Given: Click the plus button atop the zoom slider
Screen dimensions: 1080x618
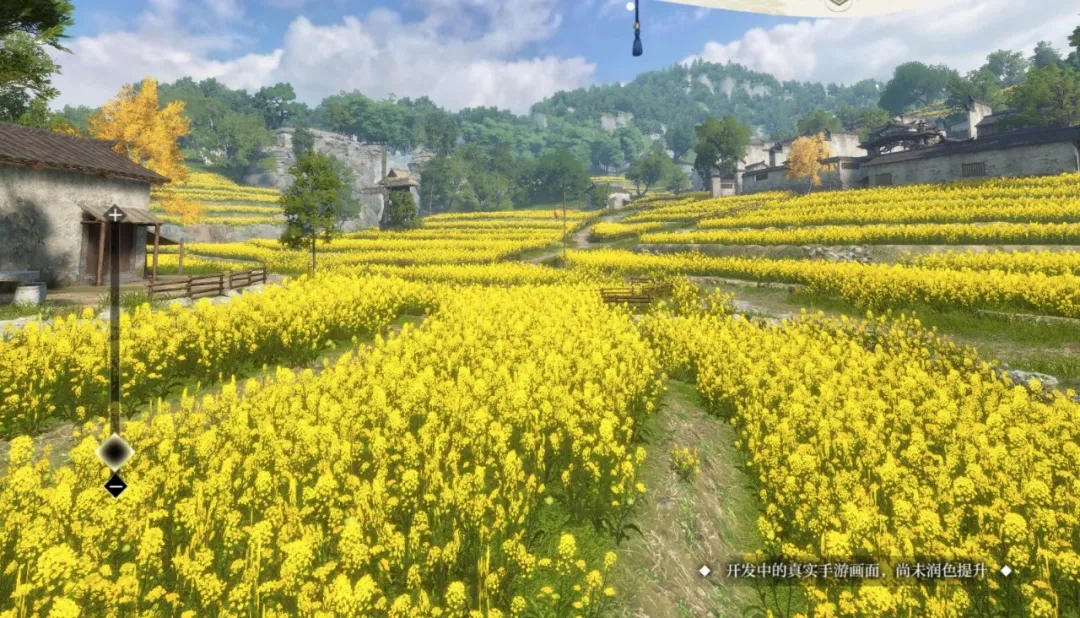Looking at the screenshot, I should click(115, 214).
